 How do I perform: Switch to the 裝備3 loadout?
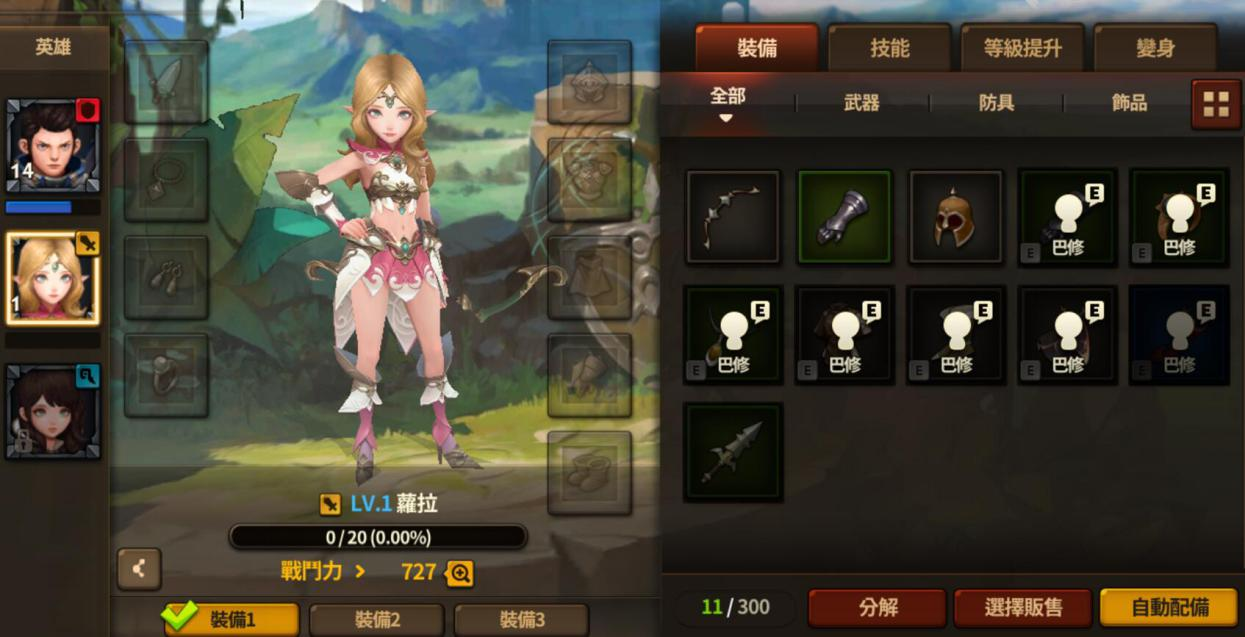(x=521, y=620)
